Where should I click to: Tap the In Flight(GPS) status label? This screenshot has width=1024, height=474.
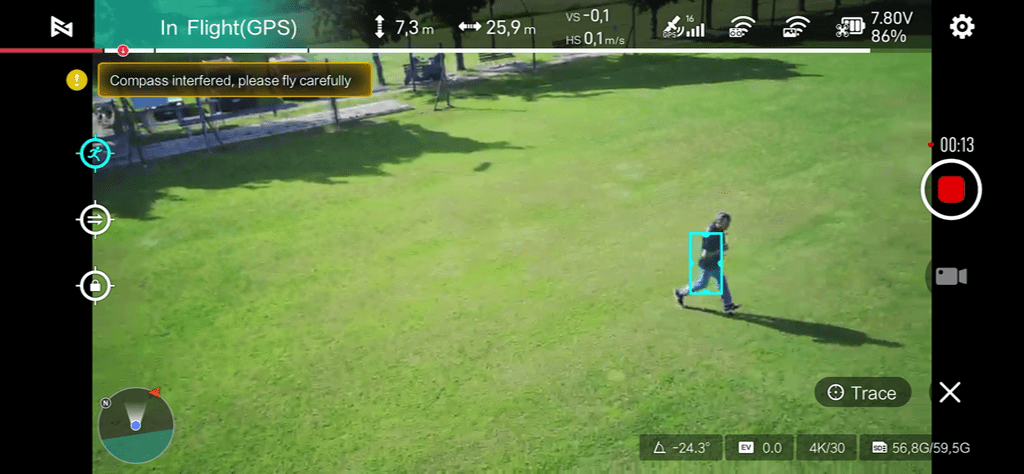coord(228,28)
